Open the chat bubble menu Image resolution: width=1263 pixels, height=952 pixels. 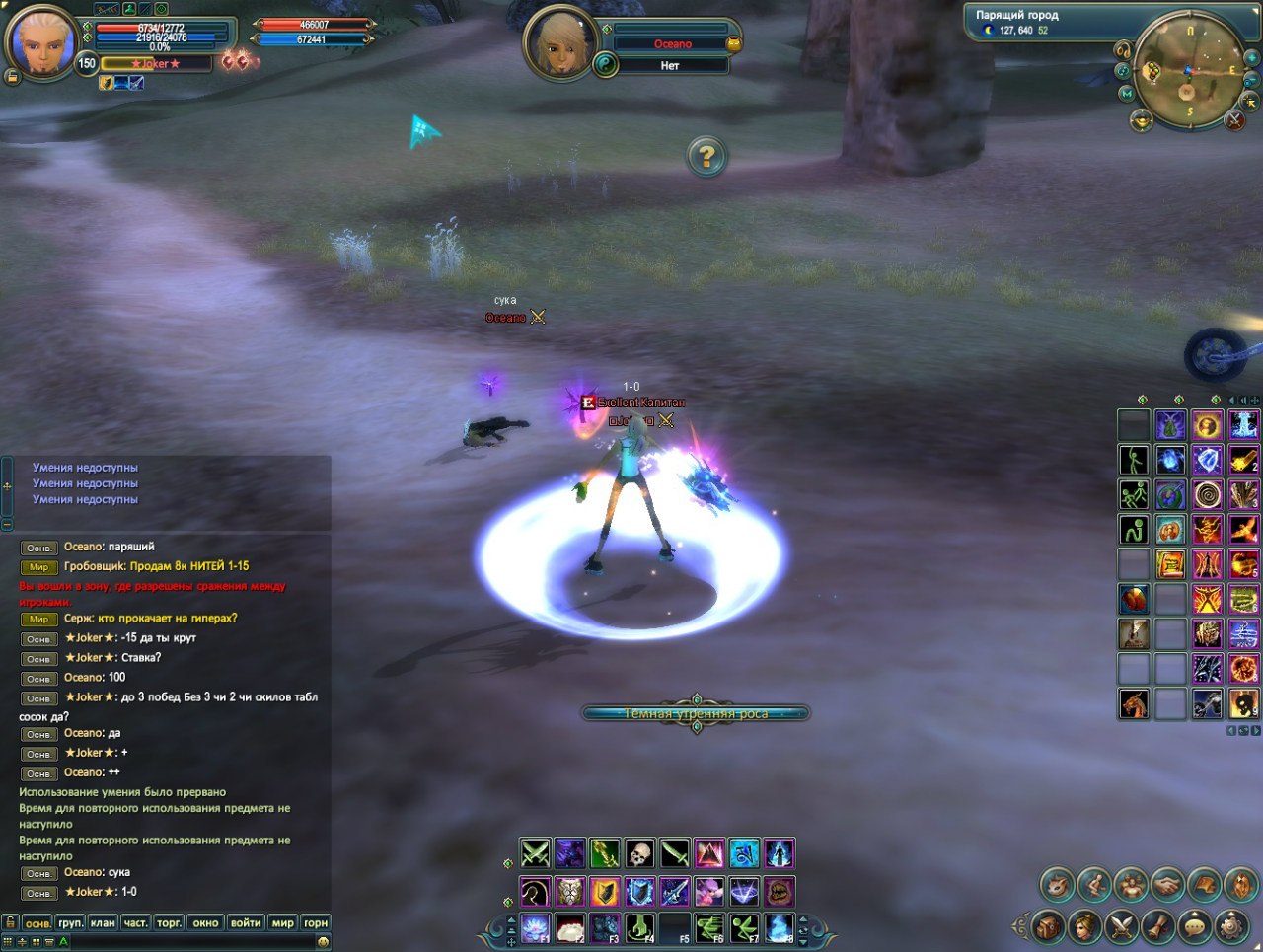(x=1195, y=926)
